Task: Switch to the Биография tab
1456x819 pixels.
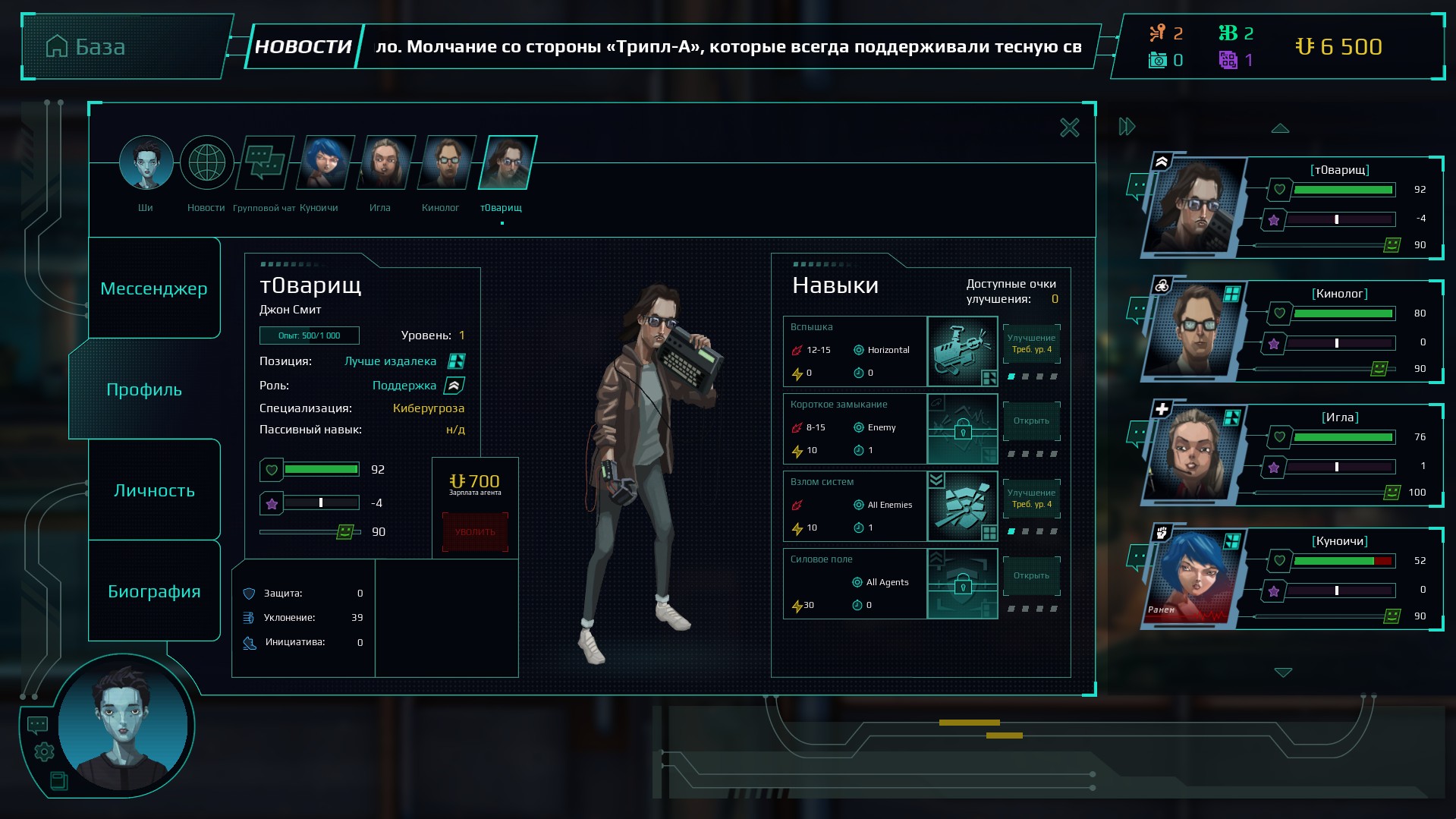Action: [154, 591]
